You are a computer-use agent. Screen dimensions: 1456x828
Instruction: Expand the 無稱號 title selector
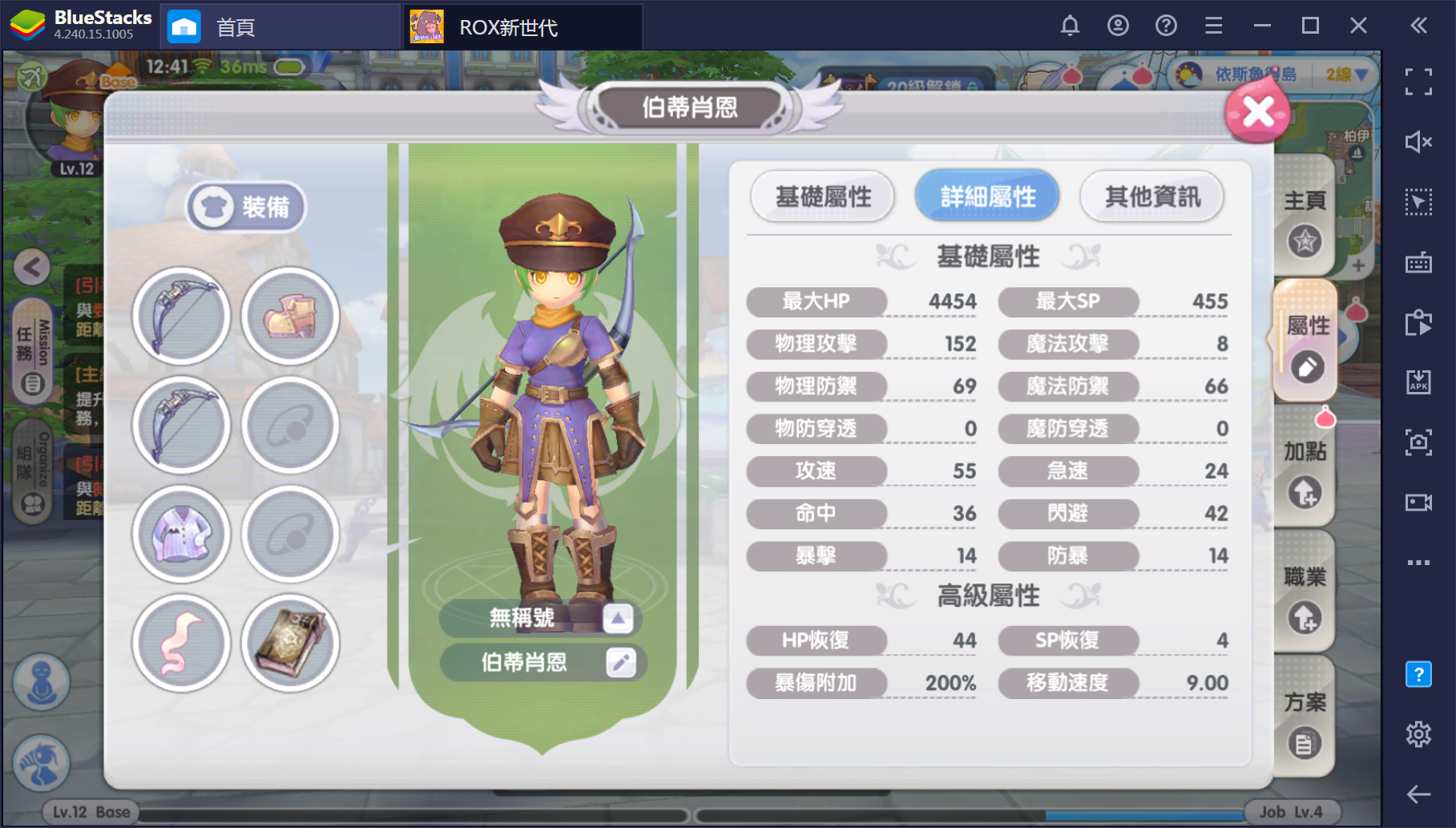click(x=618, y=618)
